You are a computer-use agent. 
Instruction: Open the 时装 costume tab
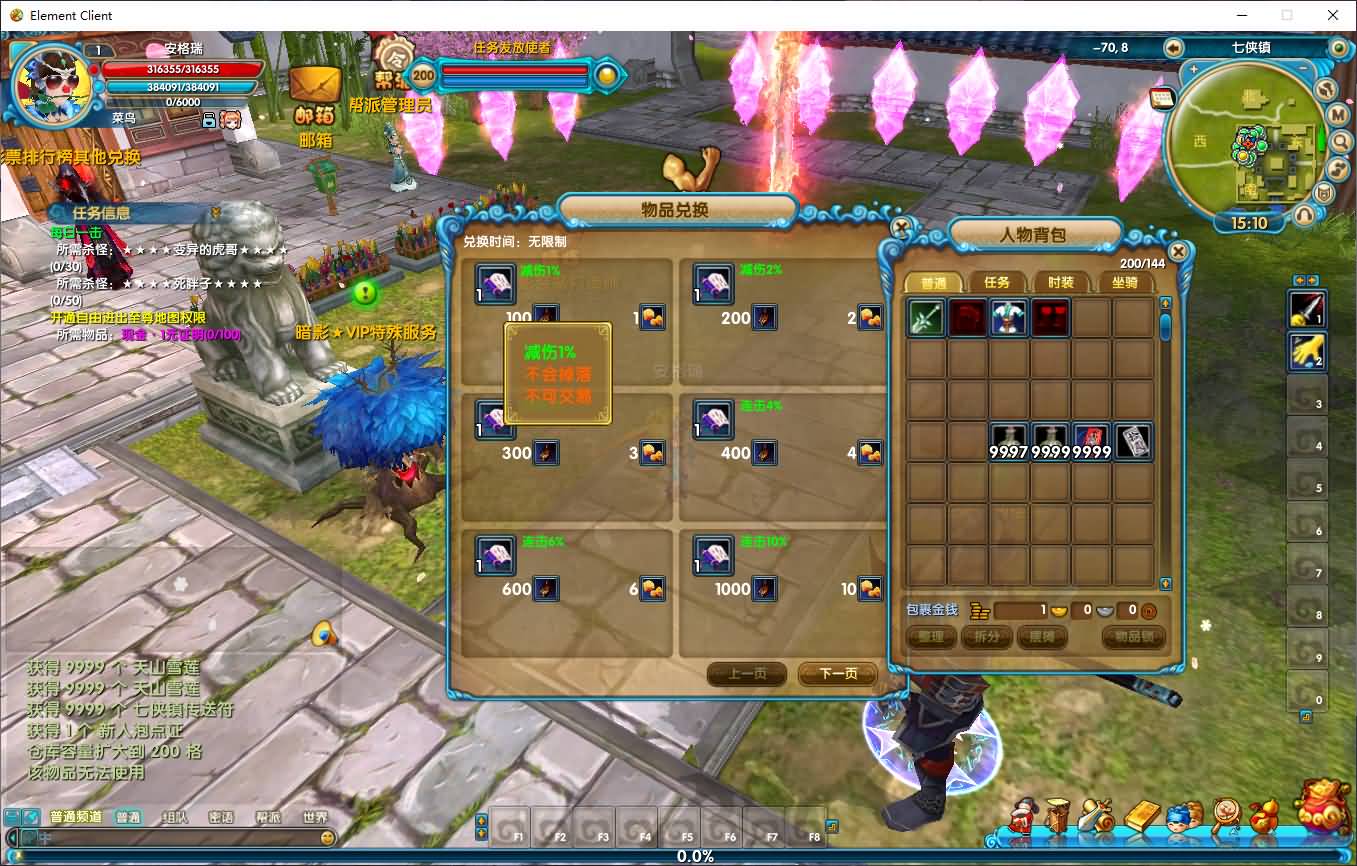tap(1060, 283)
